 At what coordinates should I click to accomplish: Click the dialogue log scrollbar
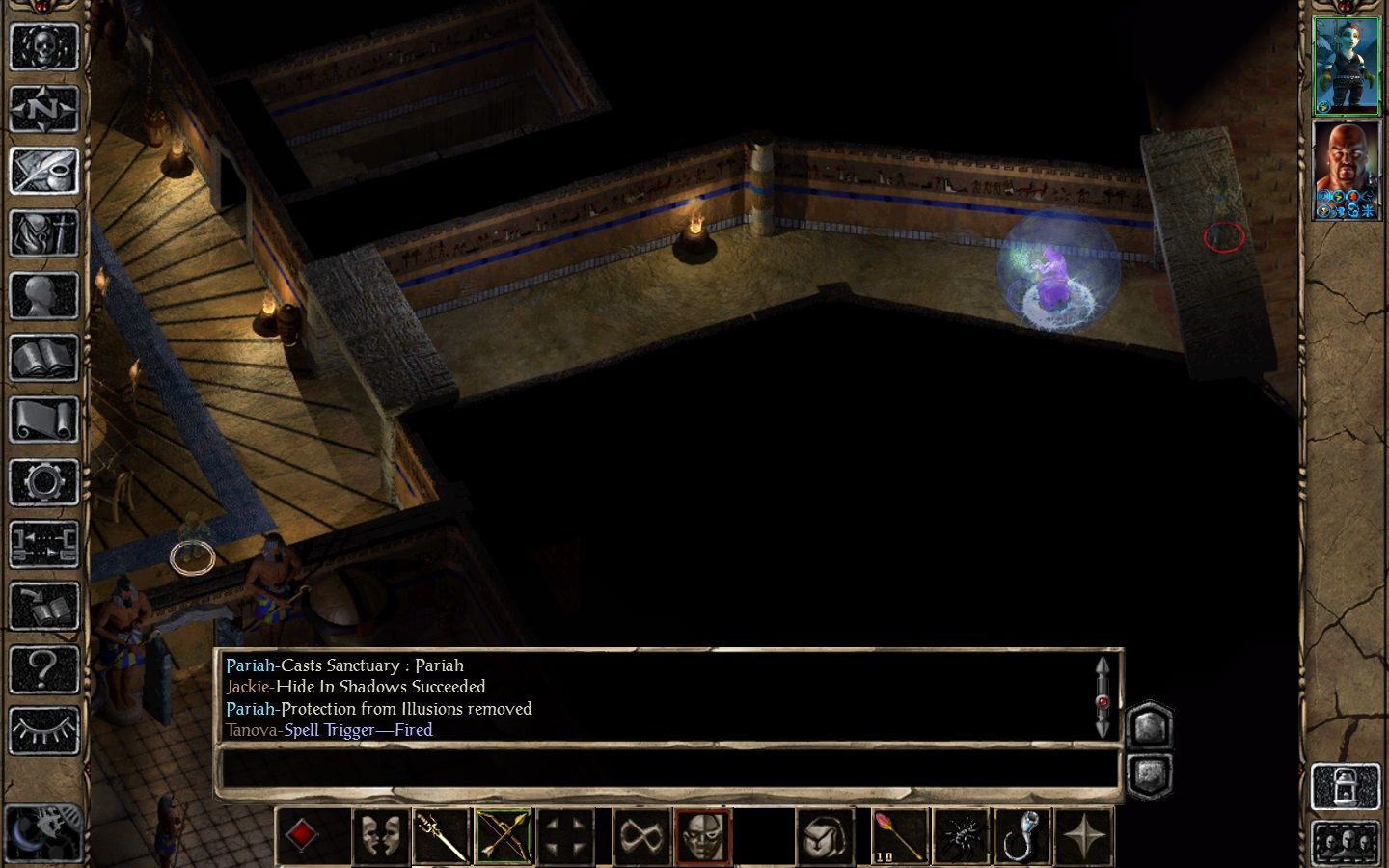point(1103,697)
